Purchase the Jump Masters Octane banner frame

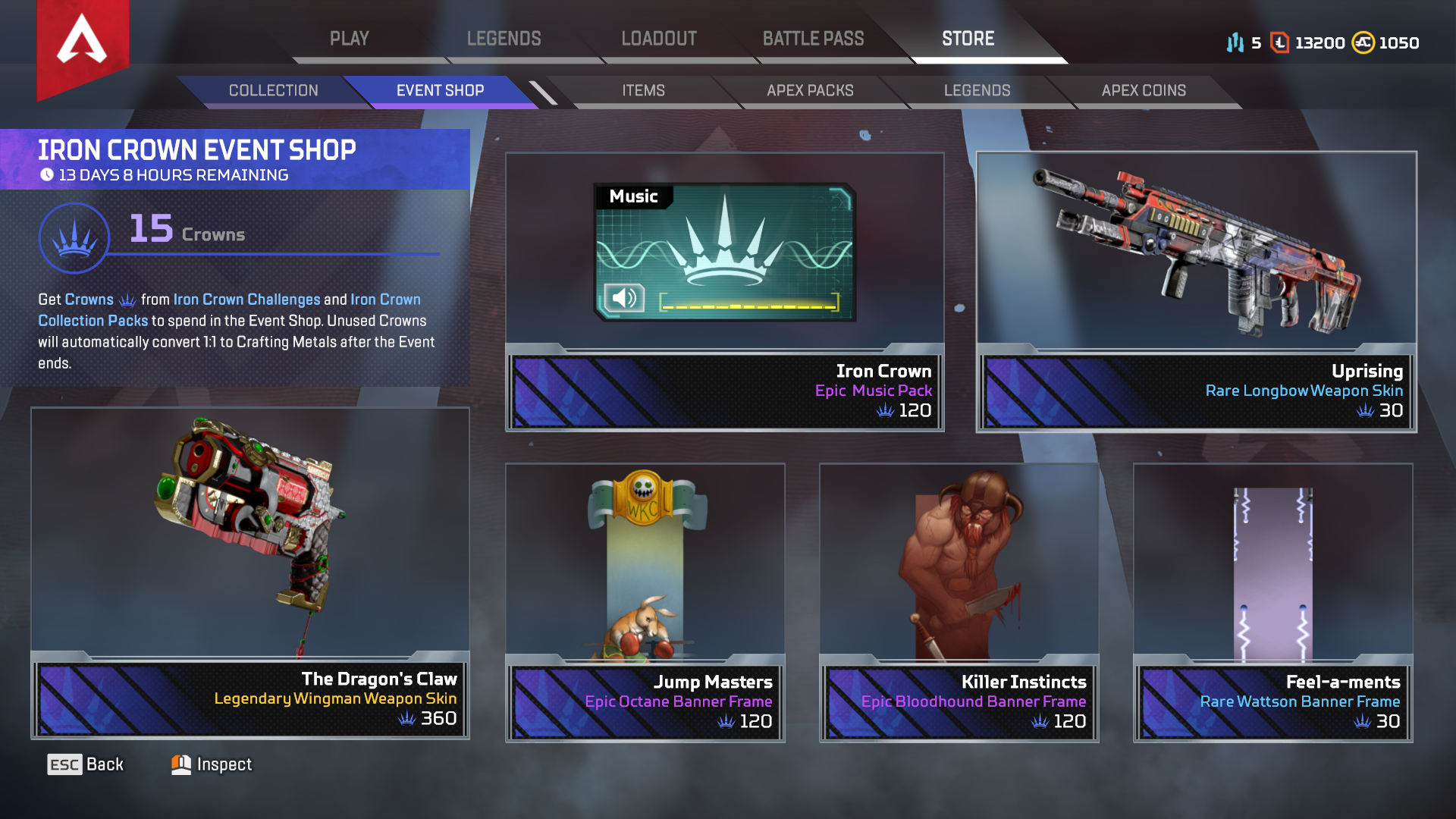coord(645,599)
